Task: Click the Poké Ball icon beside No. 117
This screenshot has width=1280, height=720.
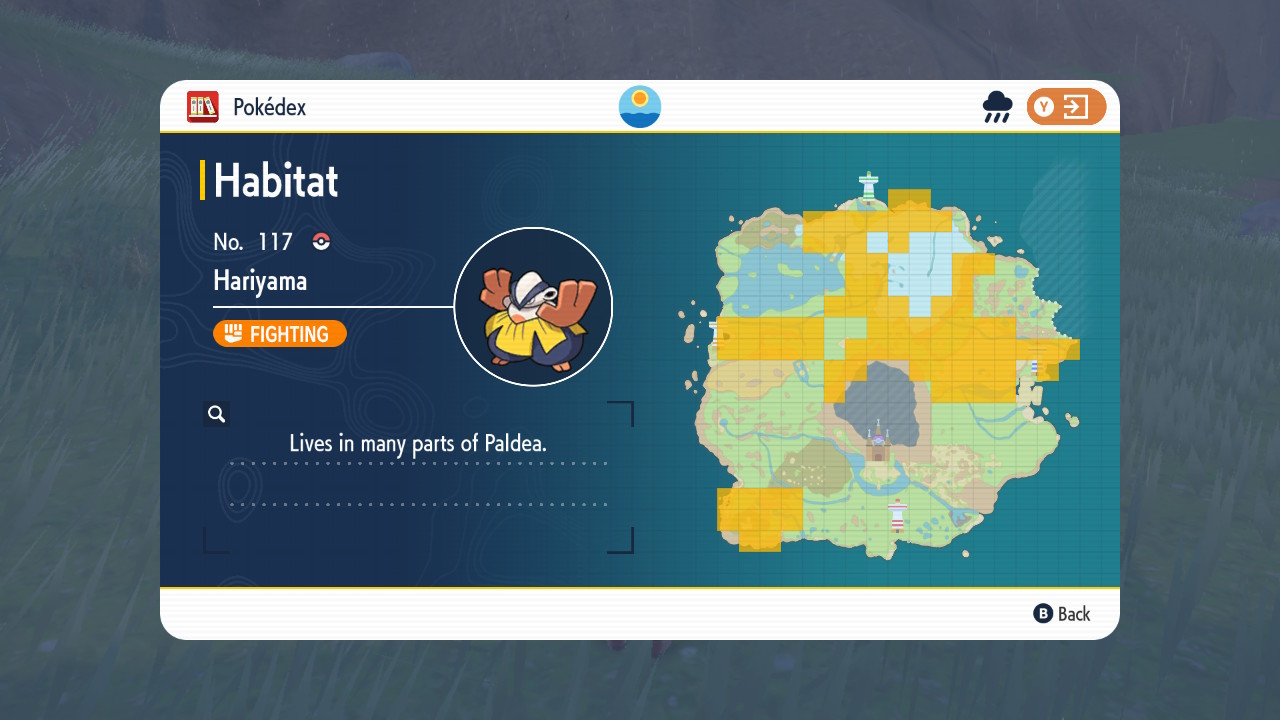Action: 319,241
